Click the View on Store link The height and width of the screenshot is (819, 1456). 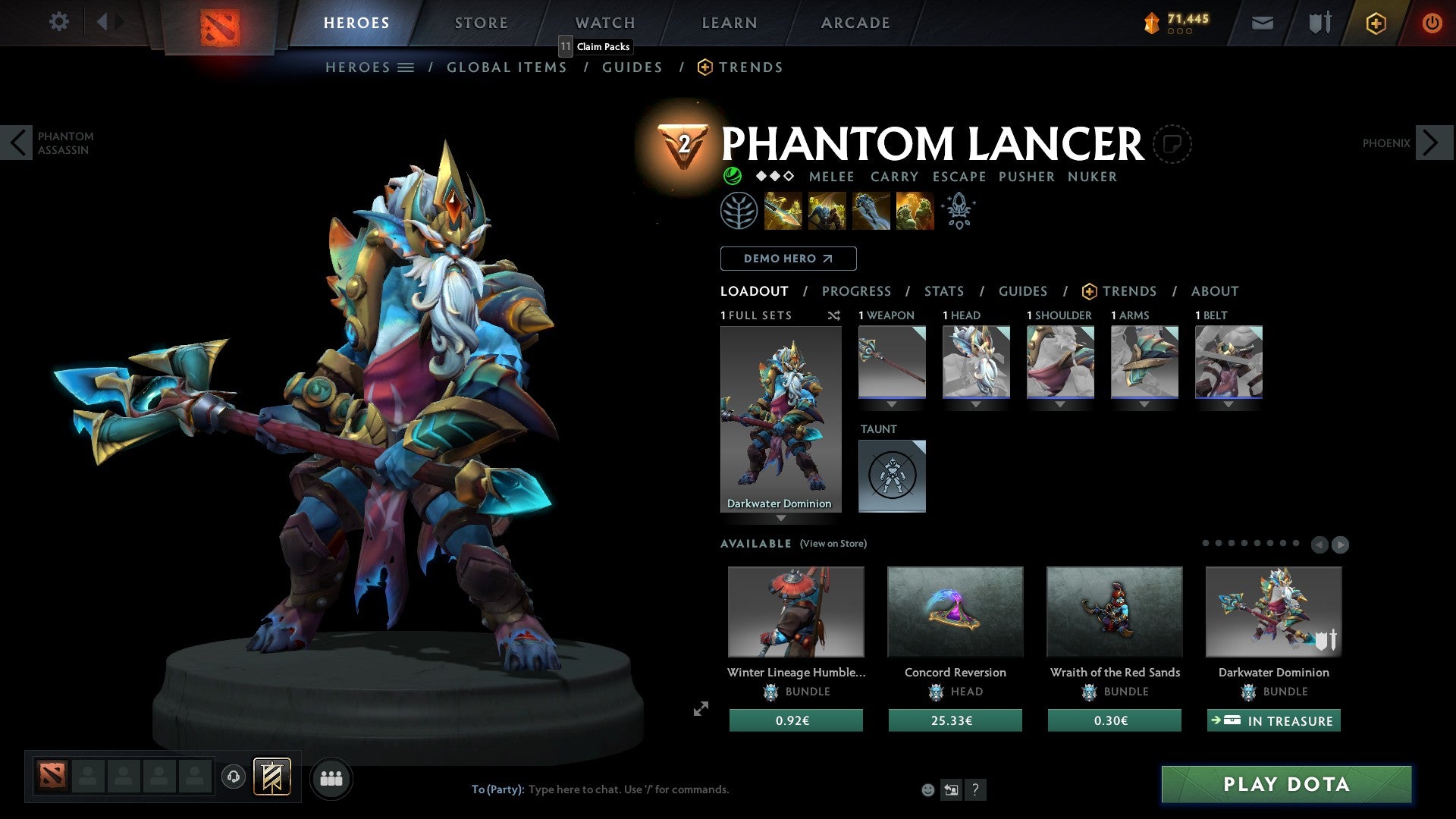[x=832, y=544]
